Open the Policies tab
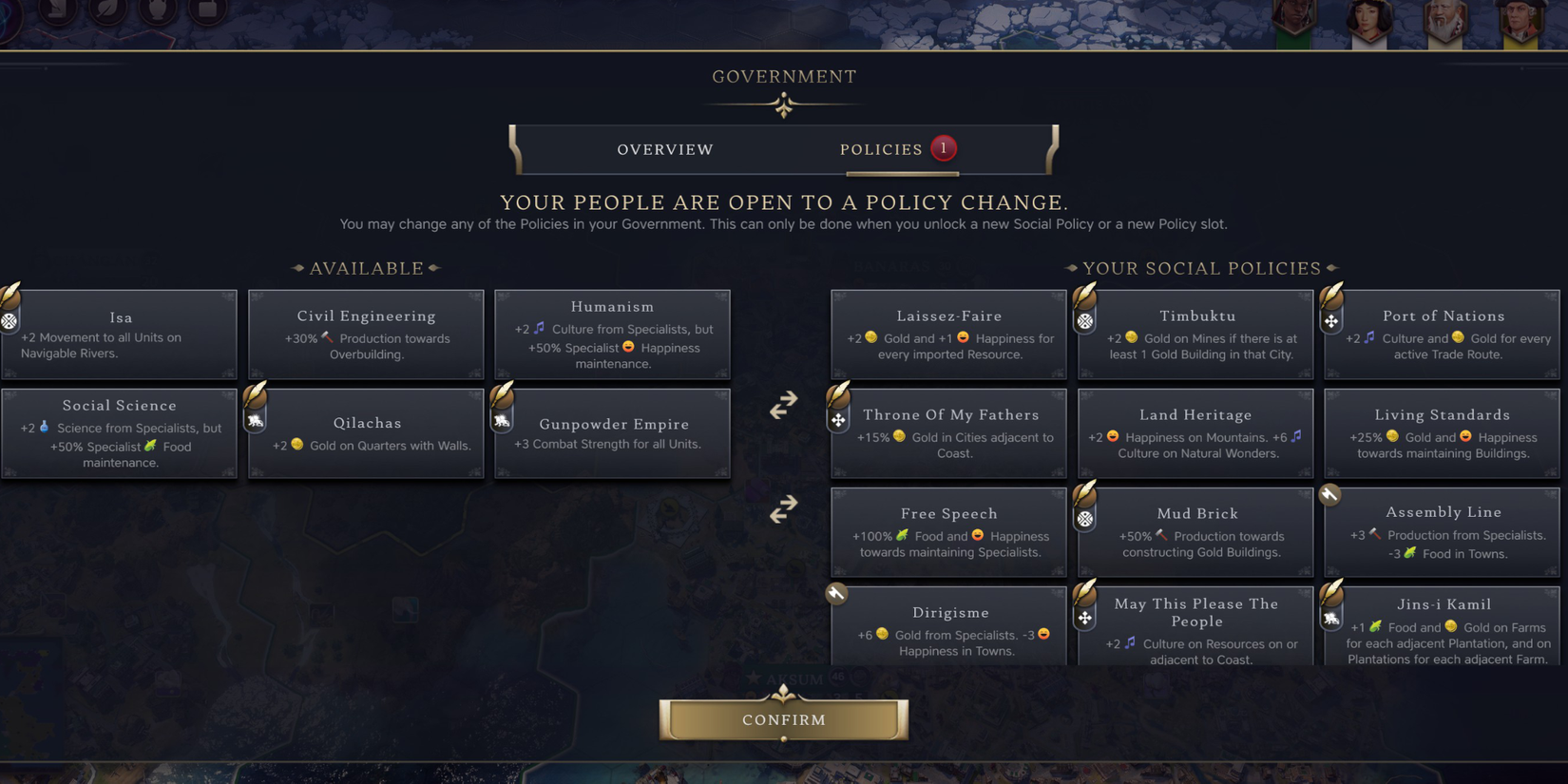Viewport: 1568px width, 784px height. click(x=880, y=149)
